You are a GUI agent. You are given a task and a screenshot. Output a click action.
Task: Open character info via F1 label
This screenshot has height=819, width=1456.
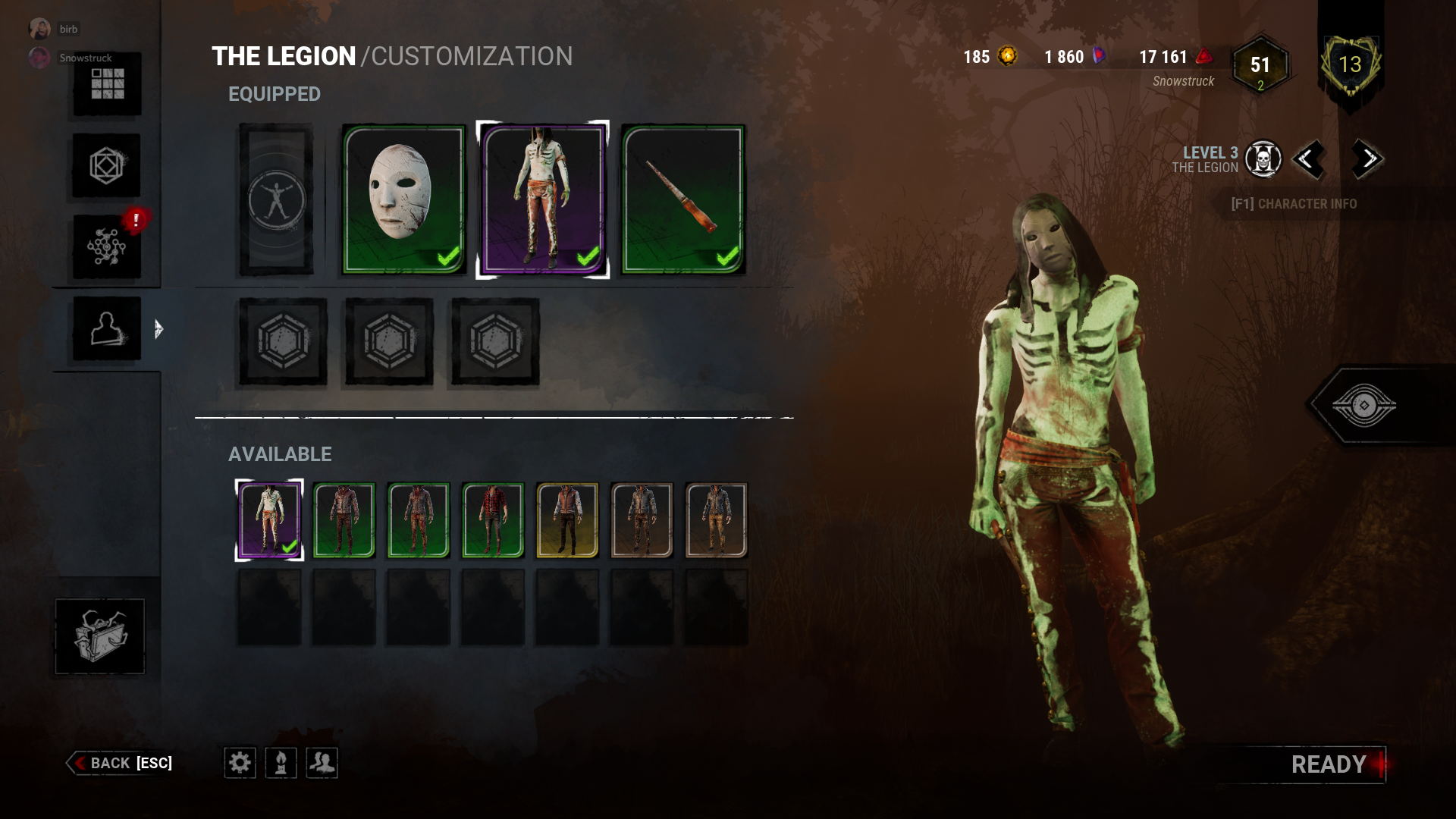click(1294, 204)
